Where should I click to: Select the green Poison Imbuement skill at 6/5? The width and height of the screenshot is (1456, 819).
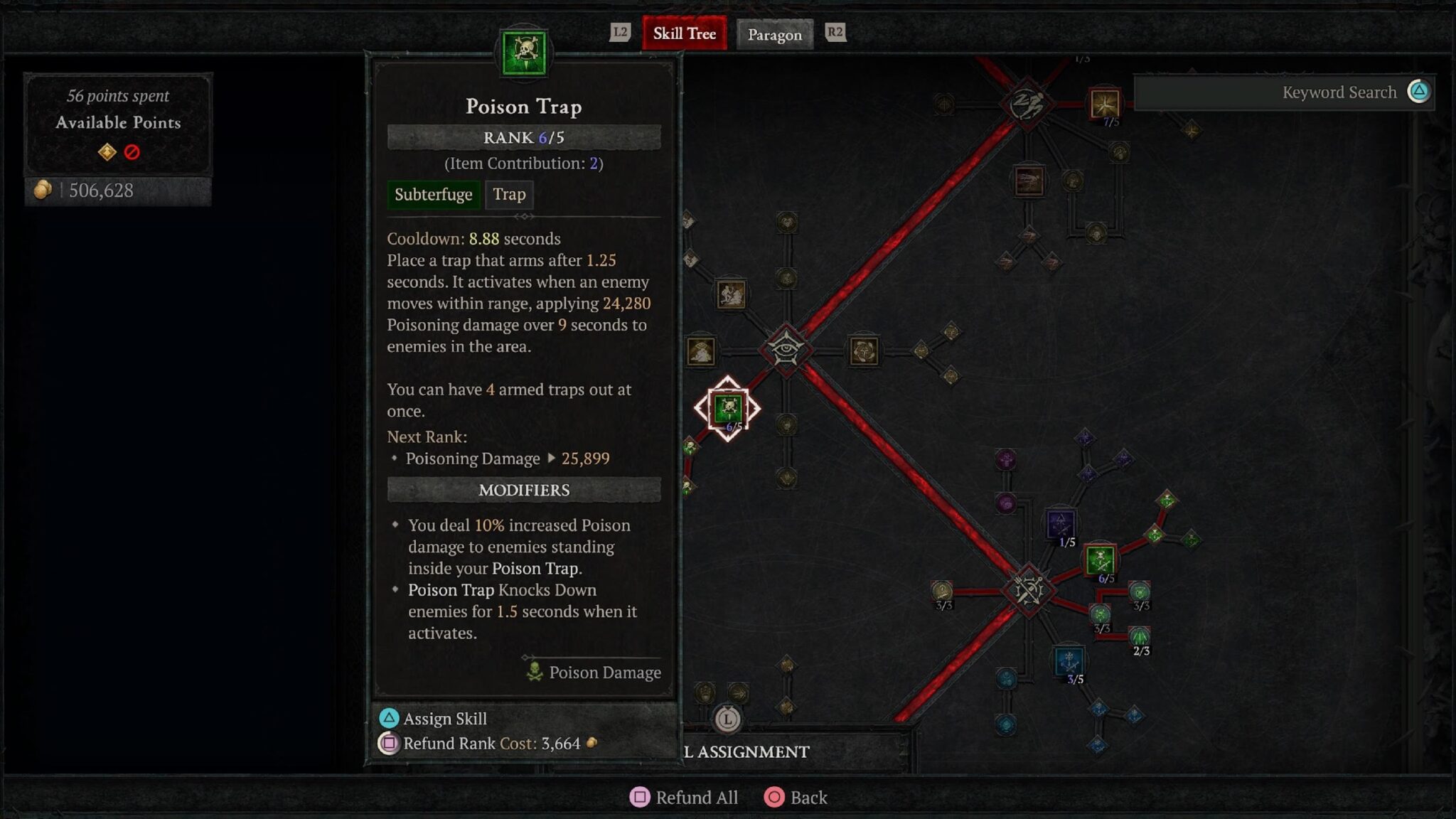1100,560
